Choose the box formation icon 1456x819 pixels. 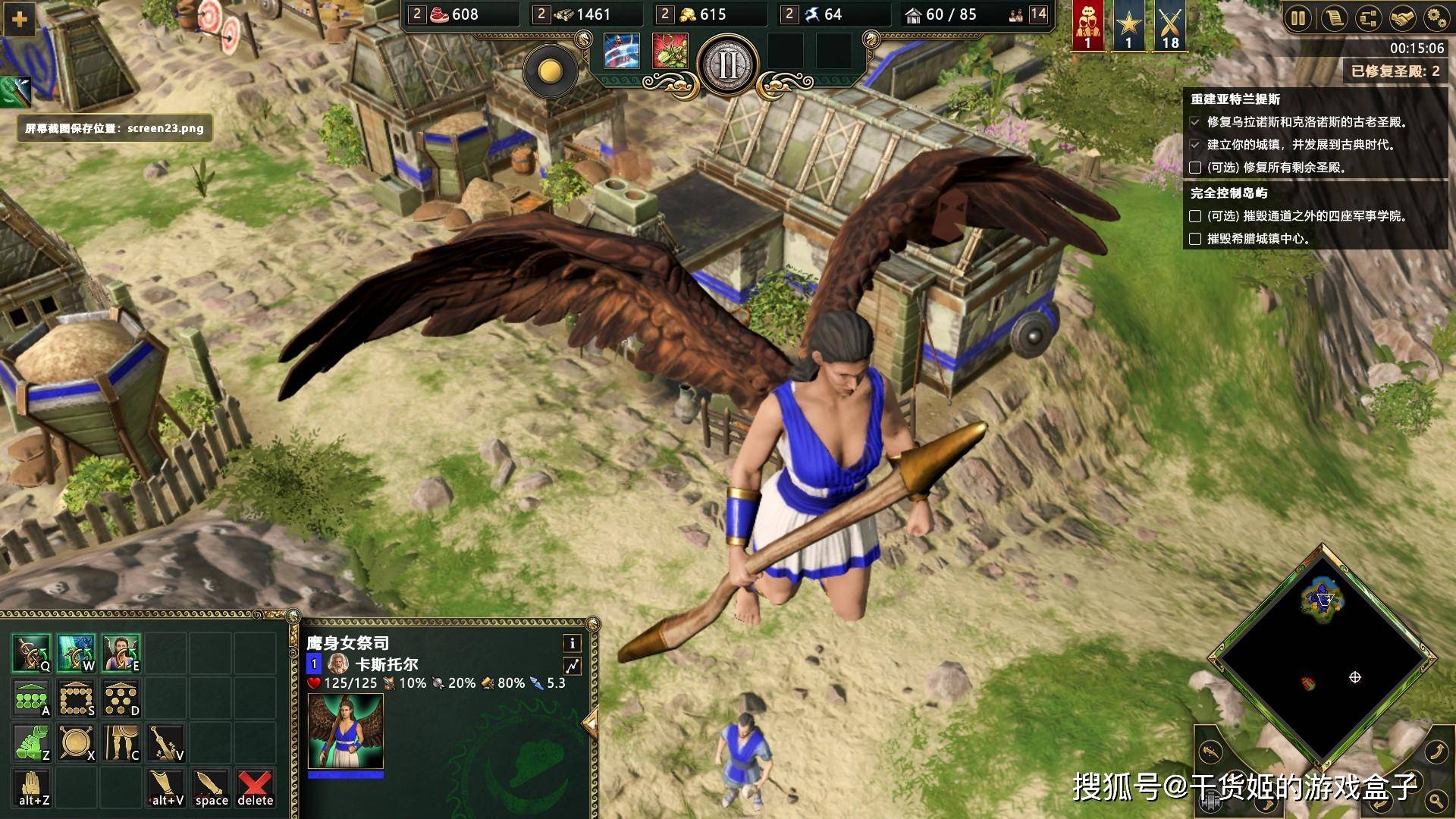coord(77,698)
